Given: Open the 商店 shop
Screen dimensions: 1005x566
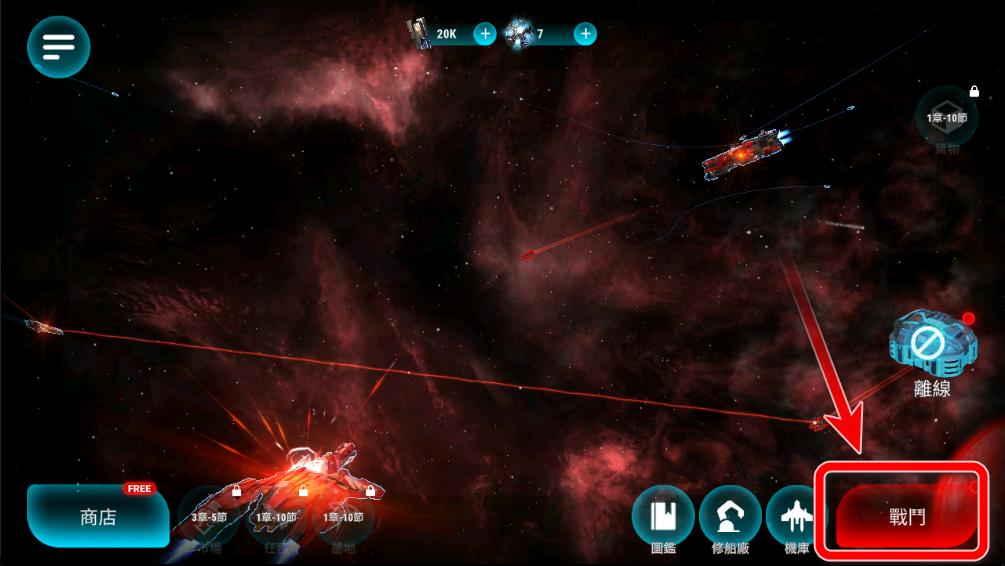Looking at the screenshot, I should pyautogui.click(x=98, y=517).
